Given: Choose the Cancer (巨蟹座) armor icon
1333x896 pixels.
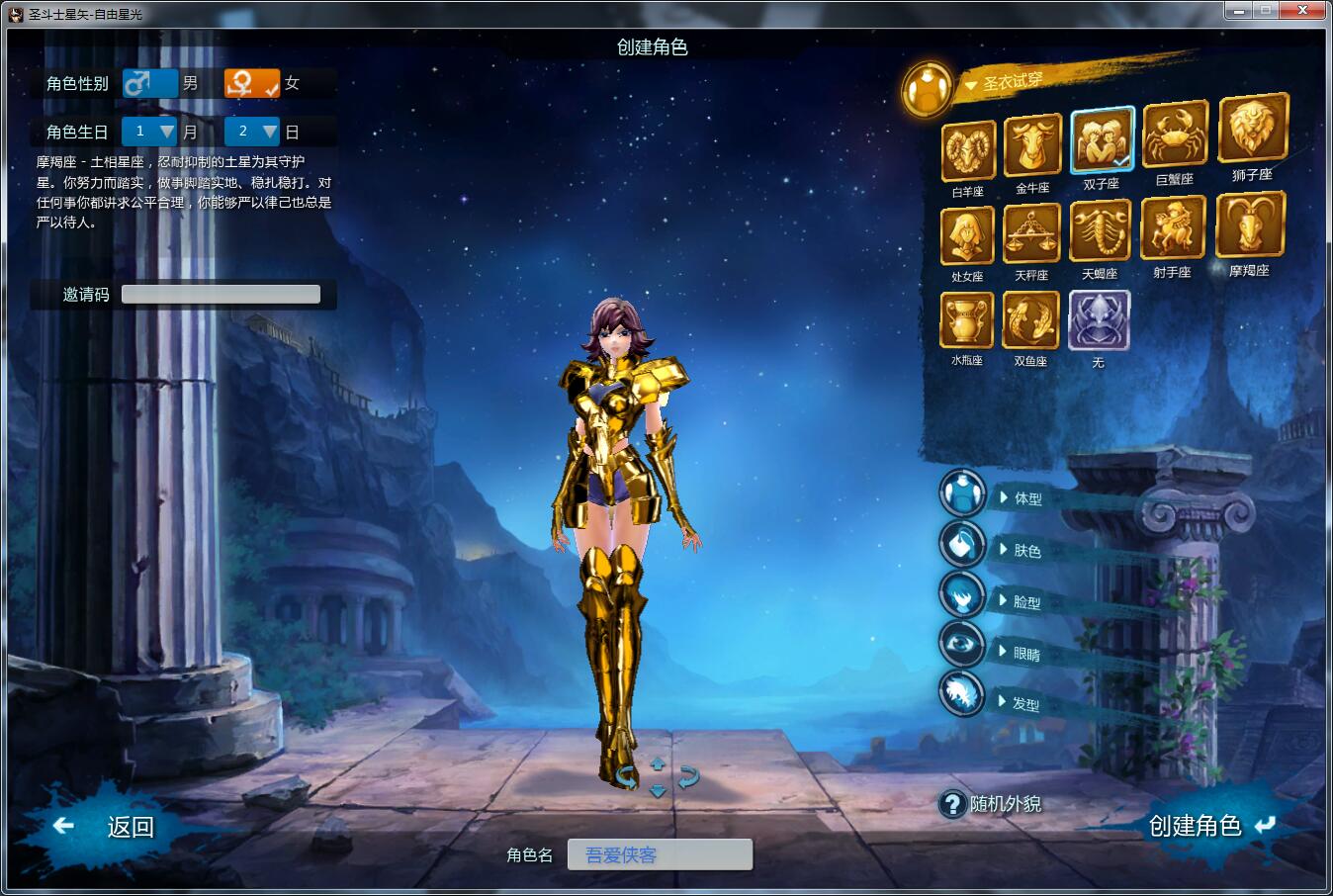Looking at the screenshot, I should click(x=1175, y=135).
